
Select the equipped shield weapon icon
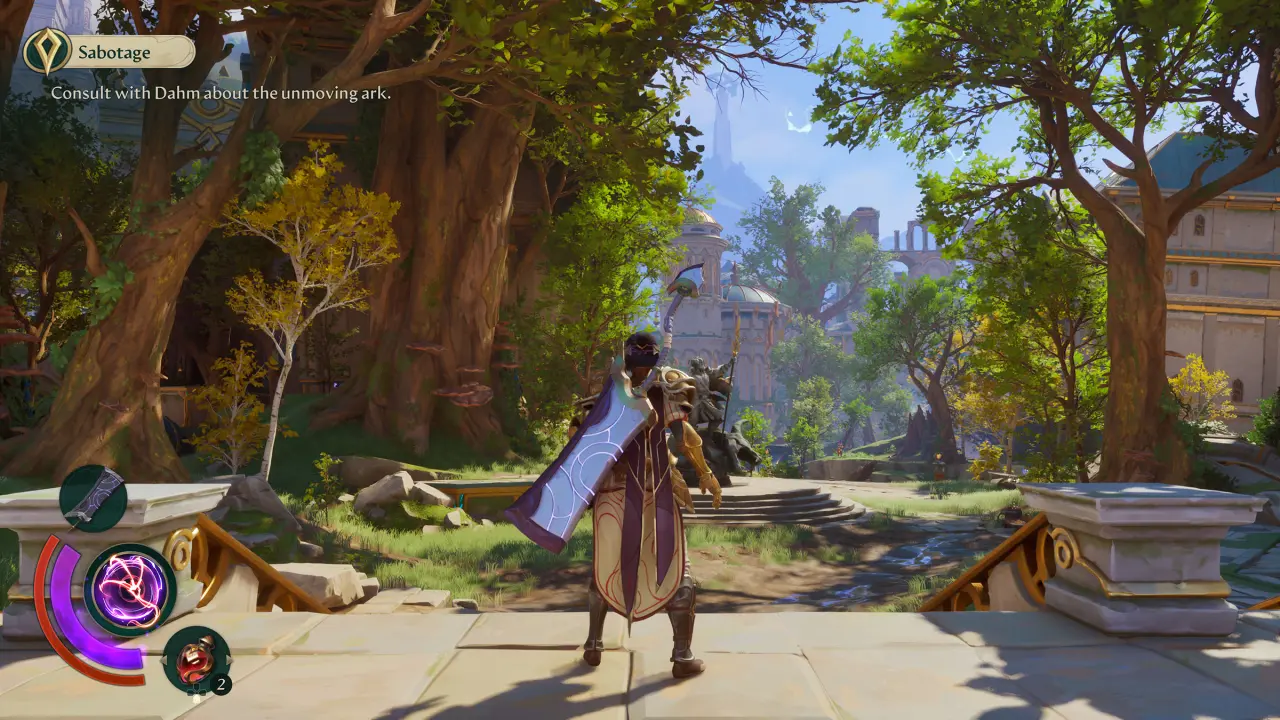click(93, 498)
